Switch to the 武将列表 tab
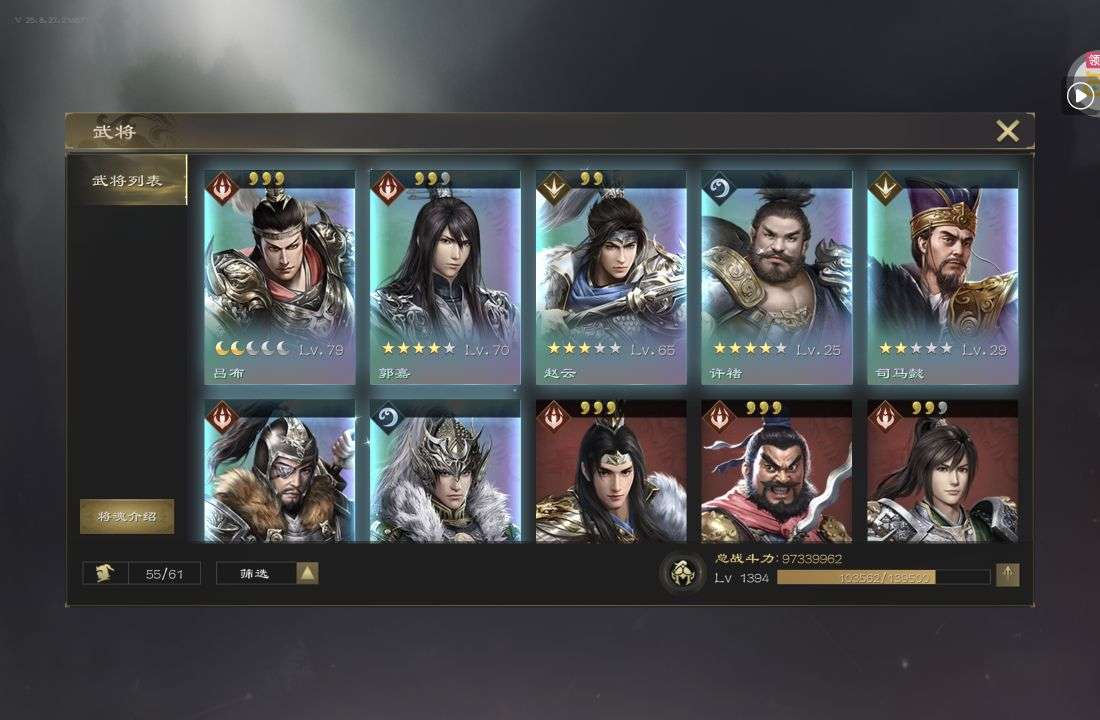This screenshot has height=720, width=1100. coord(127,181)
